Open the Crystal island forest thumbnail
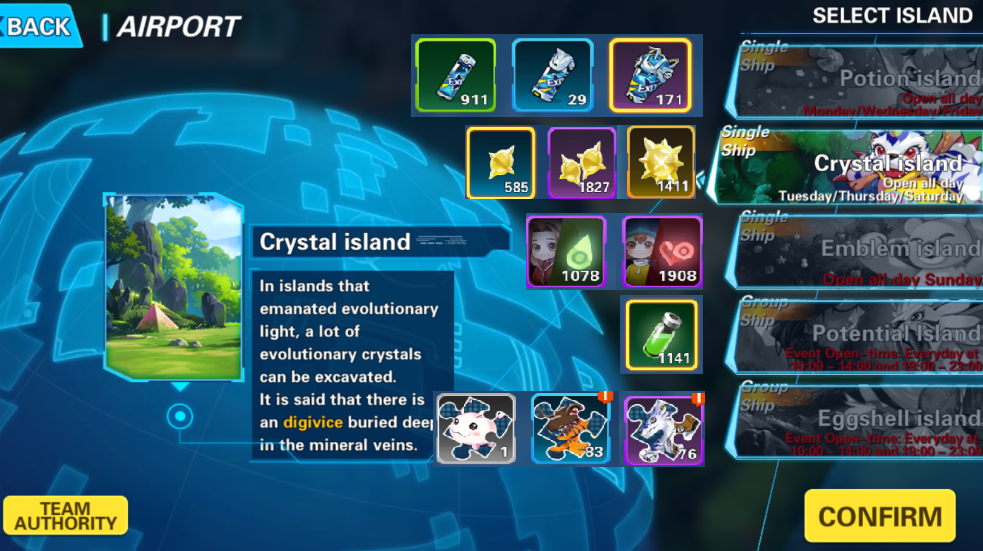 click(173, 287)
